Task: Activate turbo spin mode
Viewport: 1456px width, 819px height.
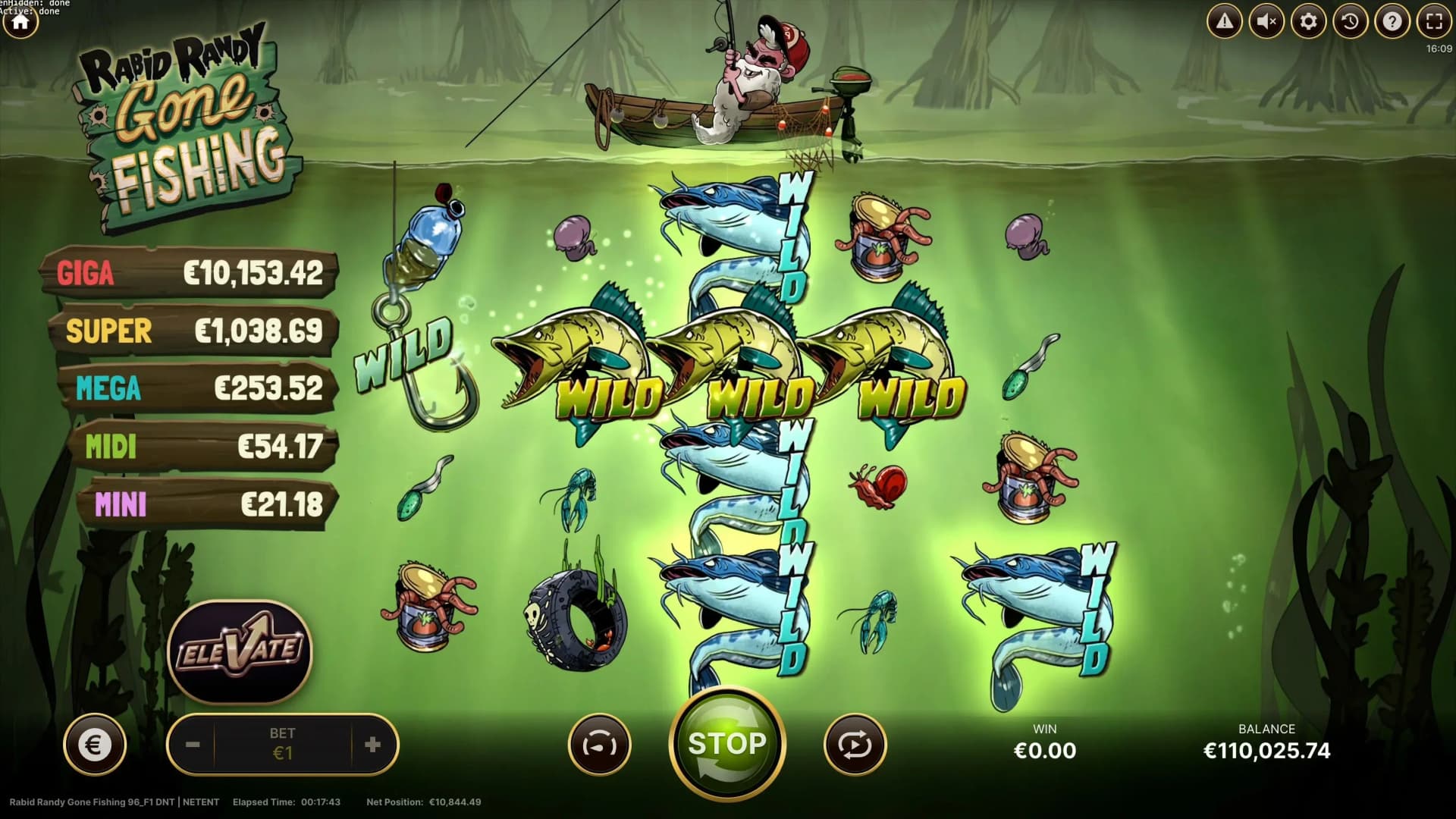Action: click(599, 744)
